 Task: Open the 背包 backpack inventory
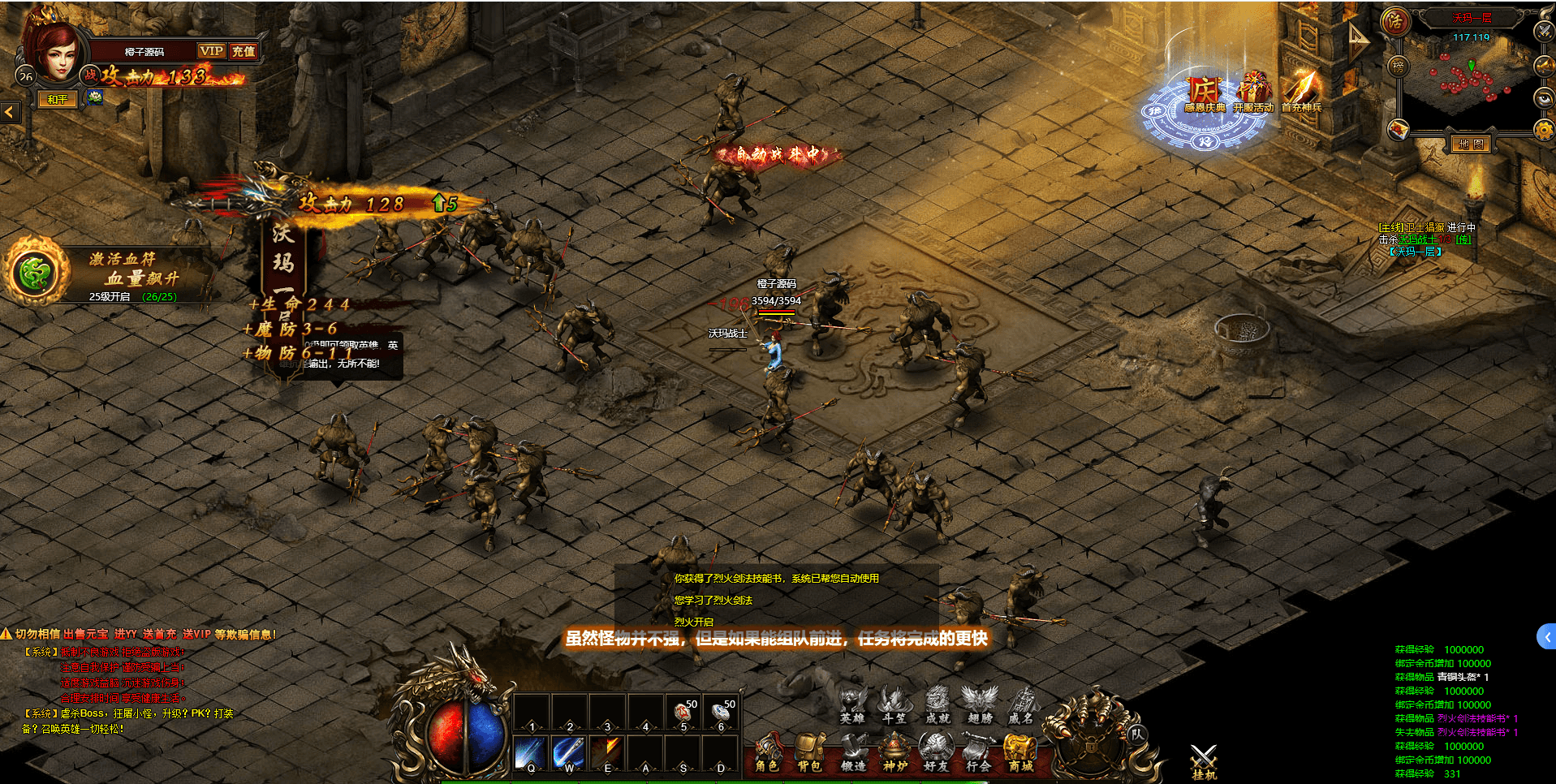809,752
